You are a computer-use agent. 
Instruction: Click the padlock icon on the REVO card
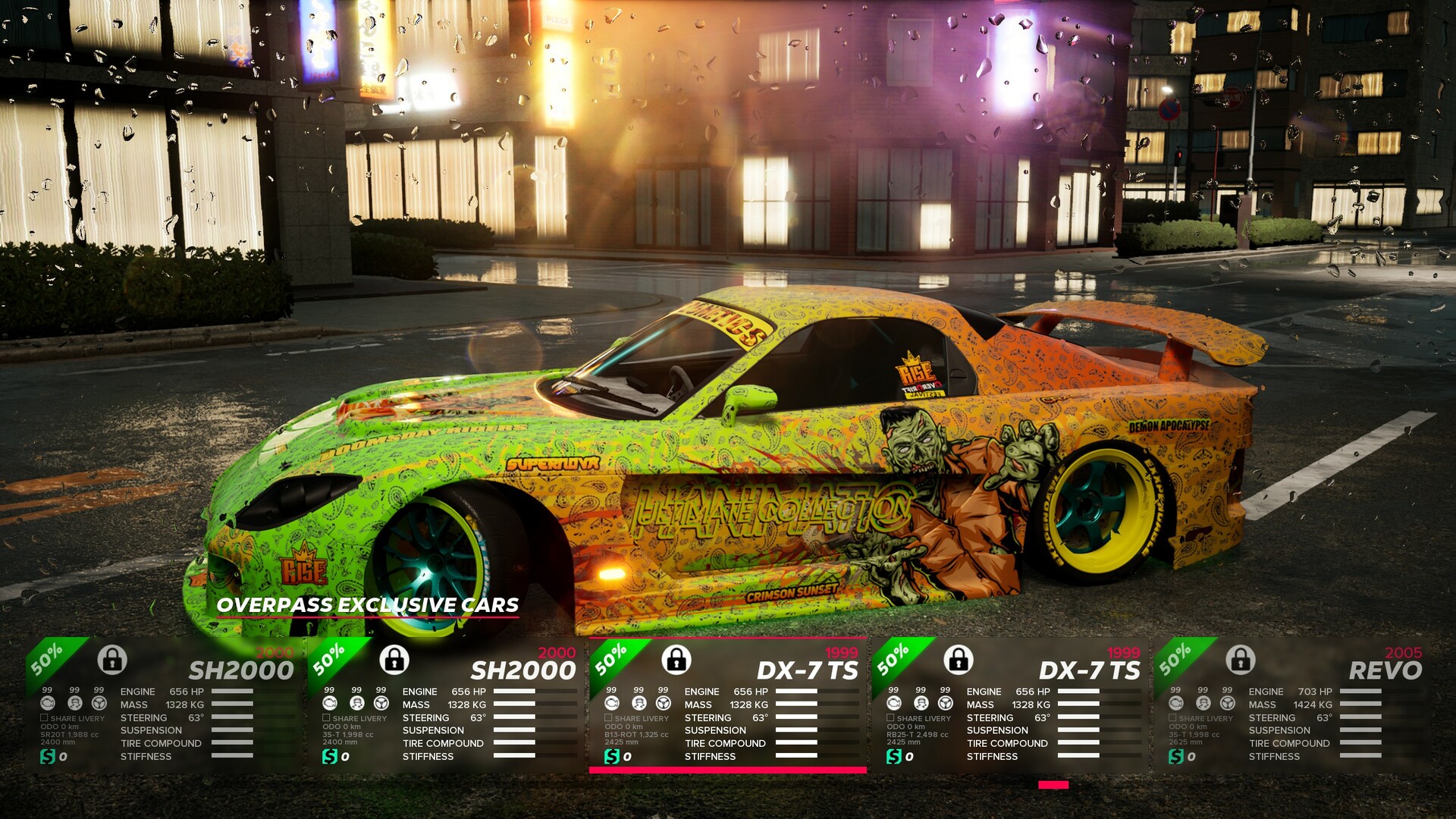pyautogui.click(x=1241, y=660)
